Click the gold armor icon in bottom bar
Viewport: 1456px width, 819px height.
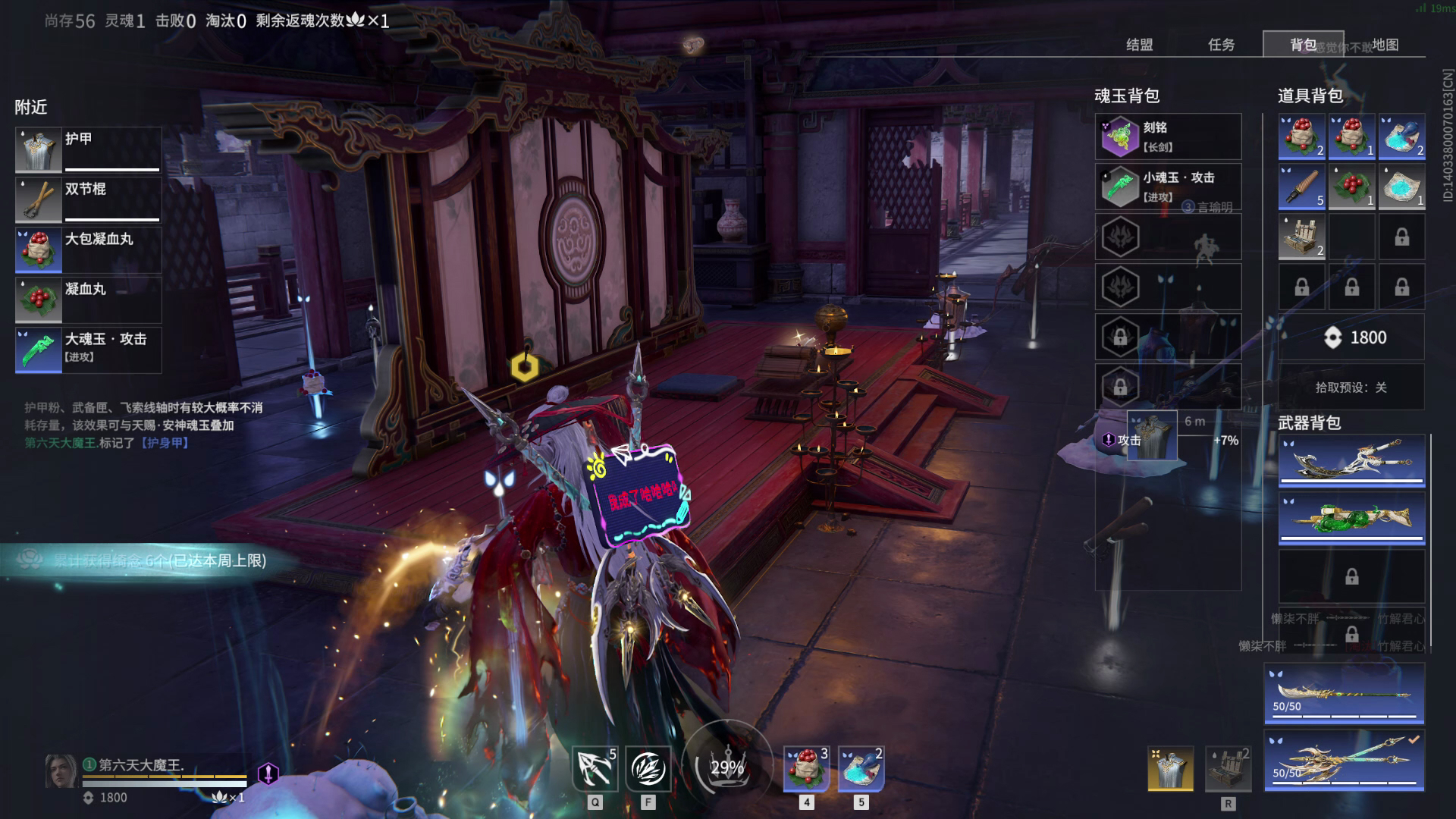click(x=1170, y=768)
